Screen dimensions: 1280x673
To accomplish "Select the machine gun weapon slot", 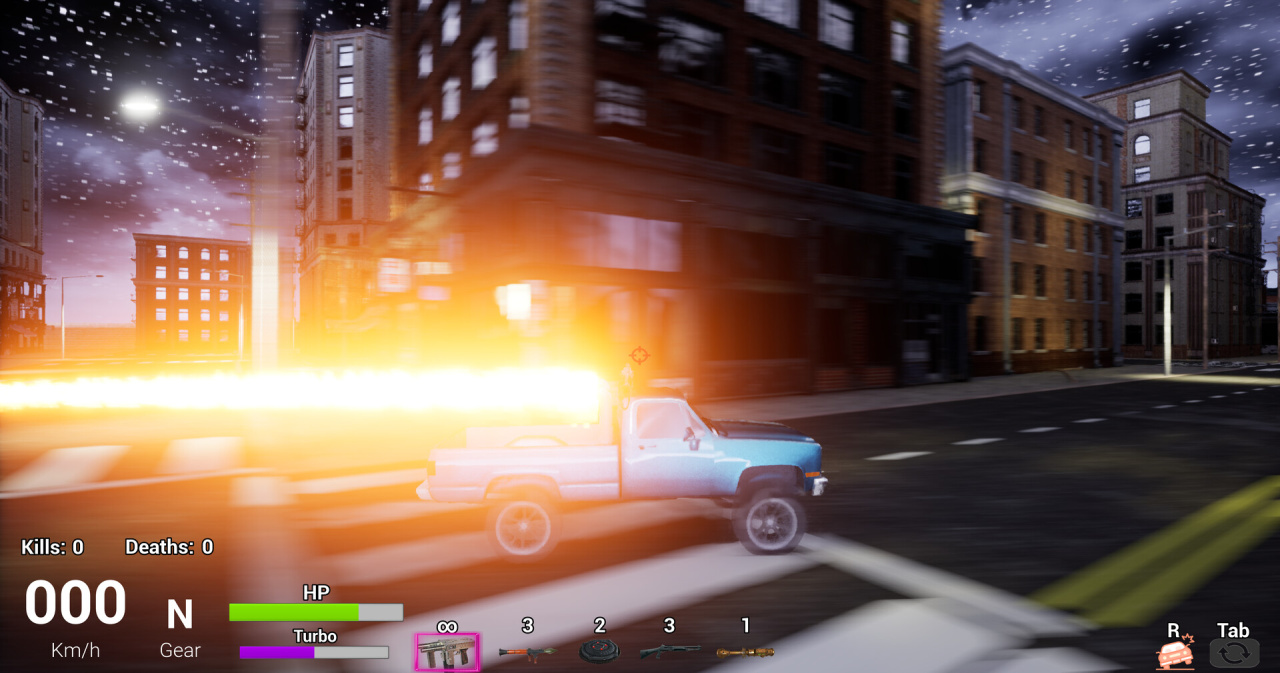I will (447, 652).
